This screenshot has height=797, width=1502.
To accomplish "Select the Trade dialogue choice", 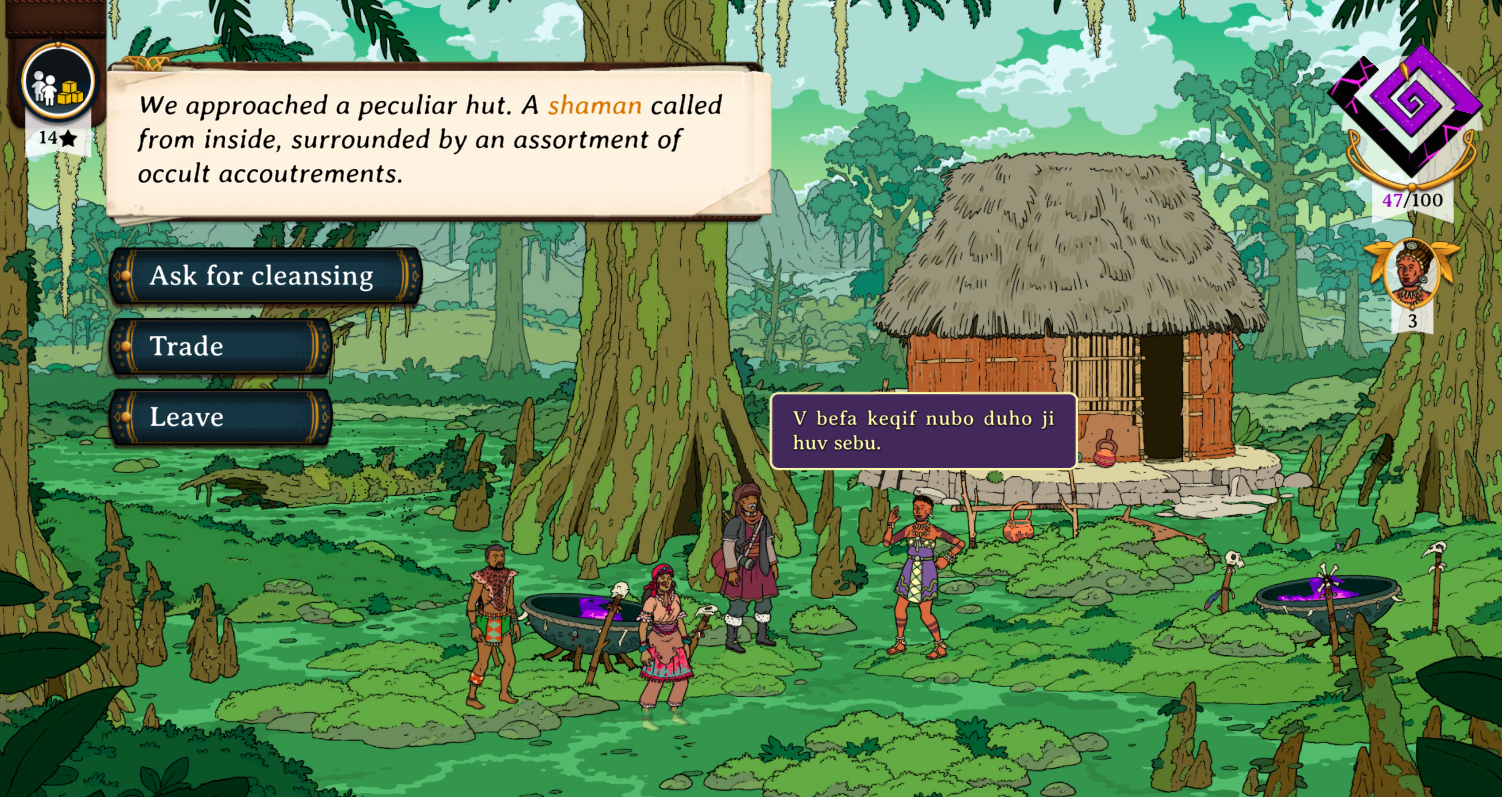I will (x=220, y=347).
